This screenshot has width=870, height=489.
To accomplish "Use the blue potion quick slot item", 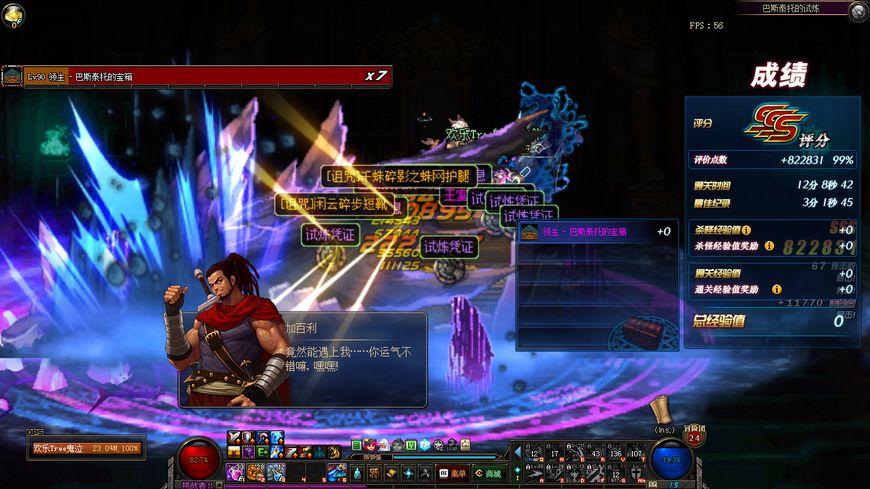I will 337,471.
